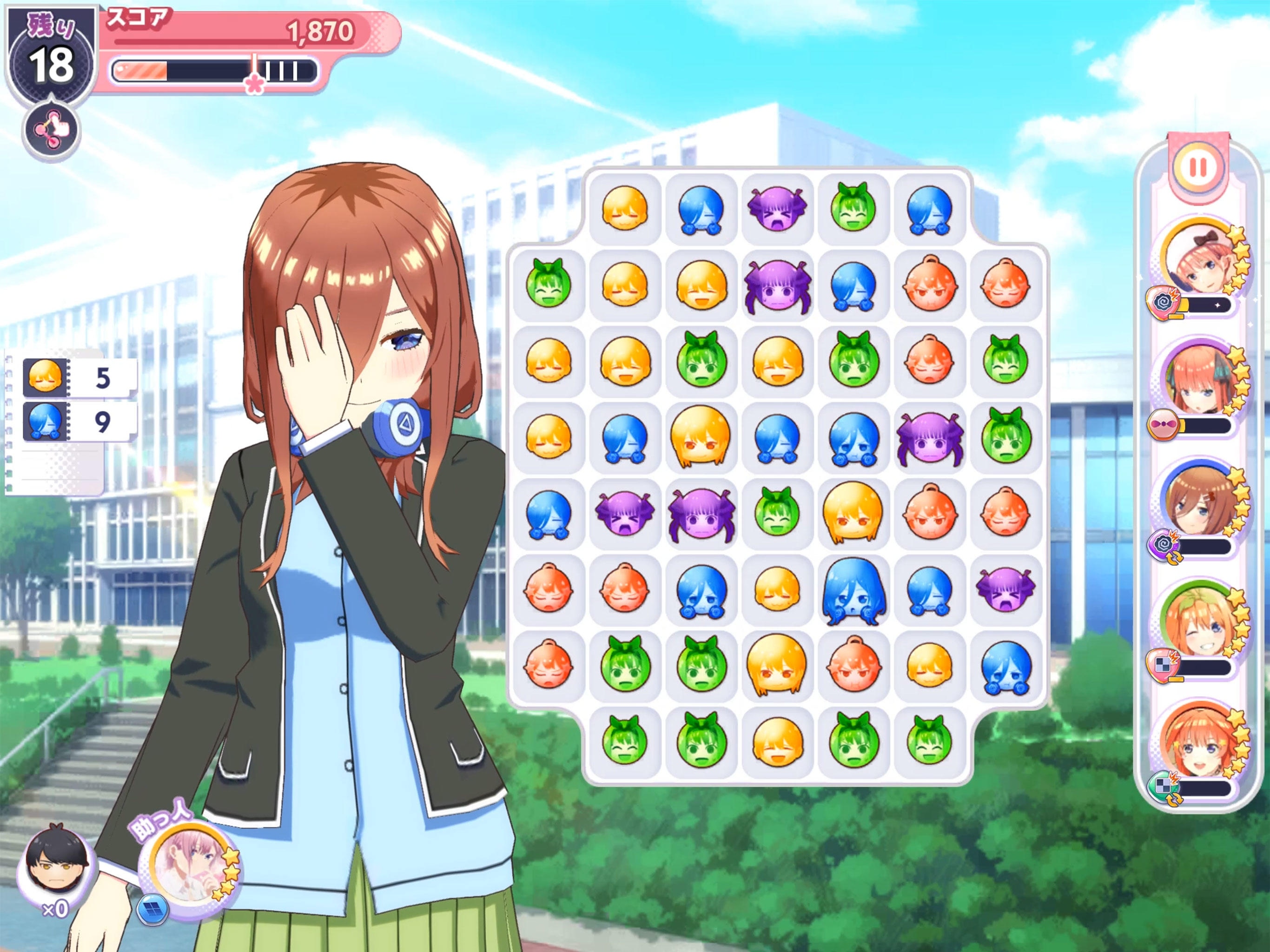Select the link-swipe icon under the moves counter

click(x=51, y=129)
